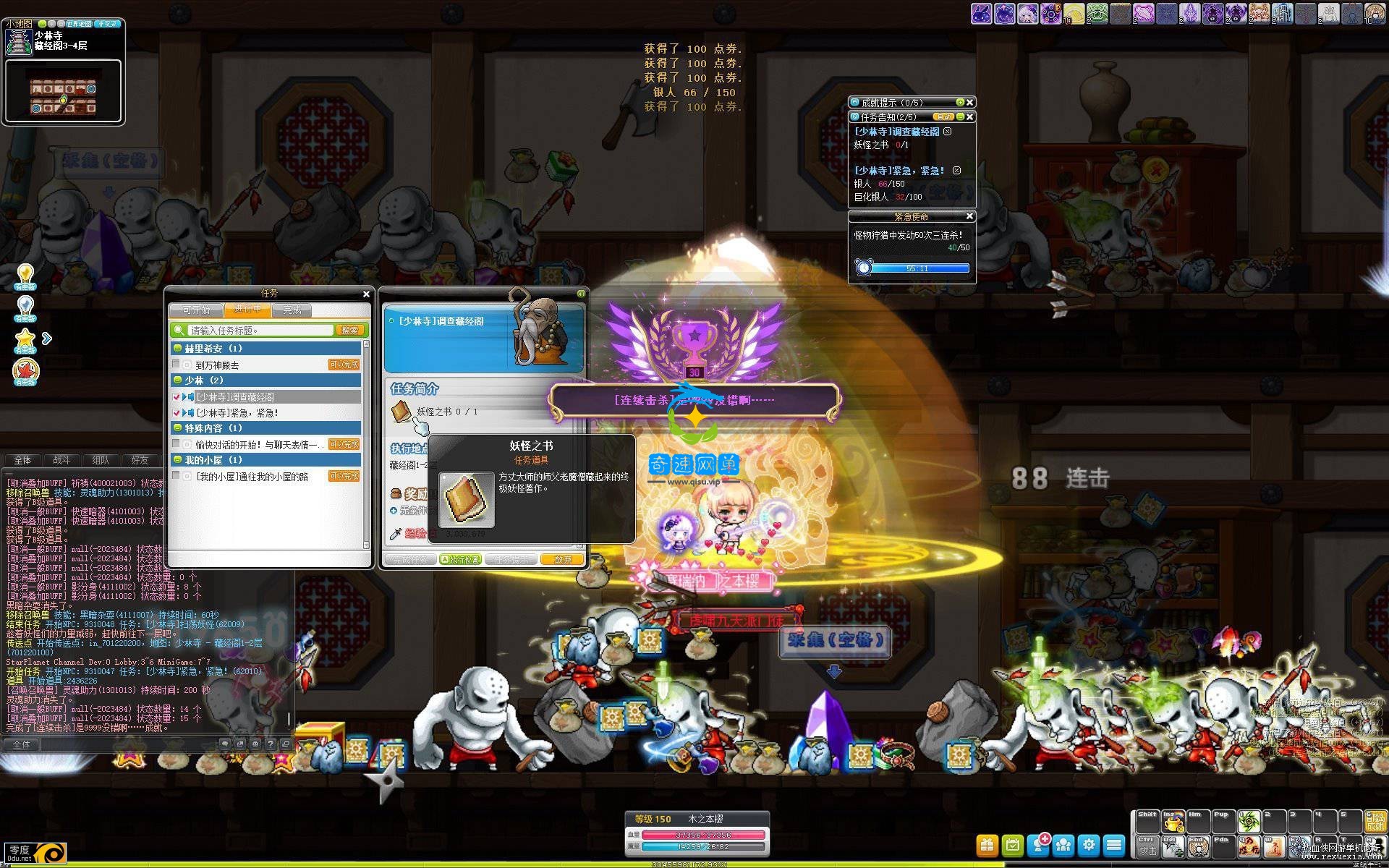Close the 紧急使命 mission panel

970,216
